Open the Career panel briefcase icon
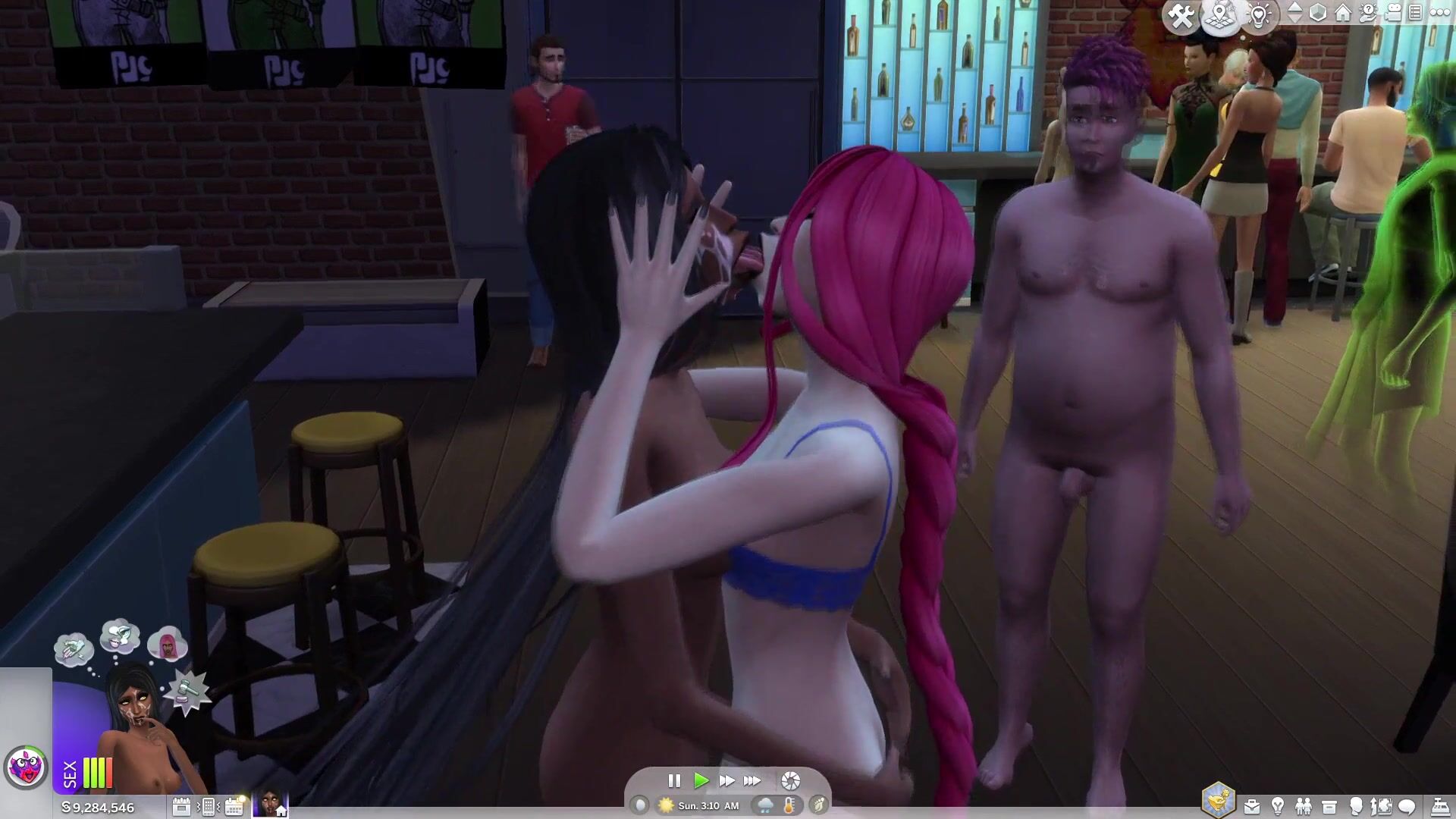1456x819 pixels. [1252, 806]
